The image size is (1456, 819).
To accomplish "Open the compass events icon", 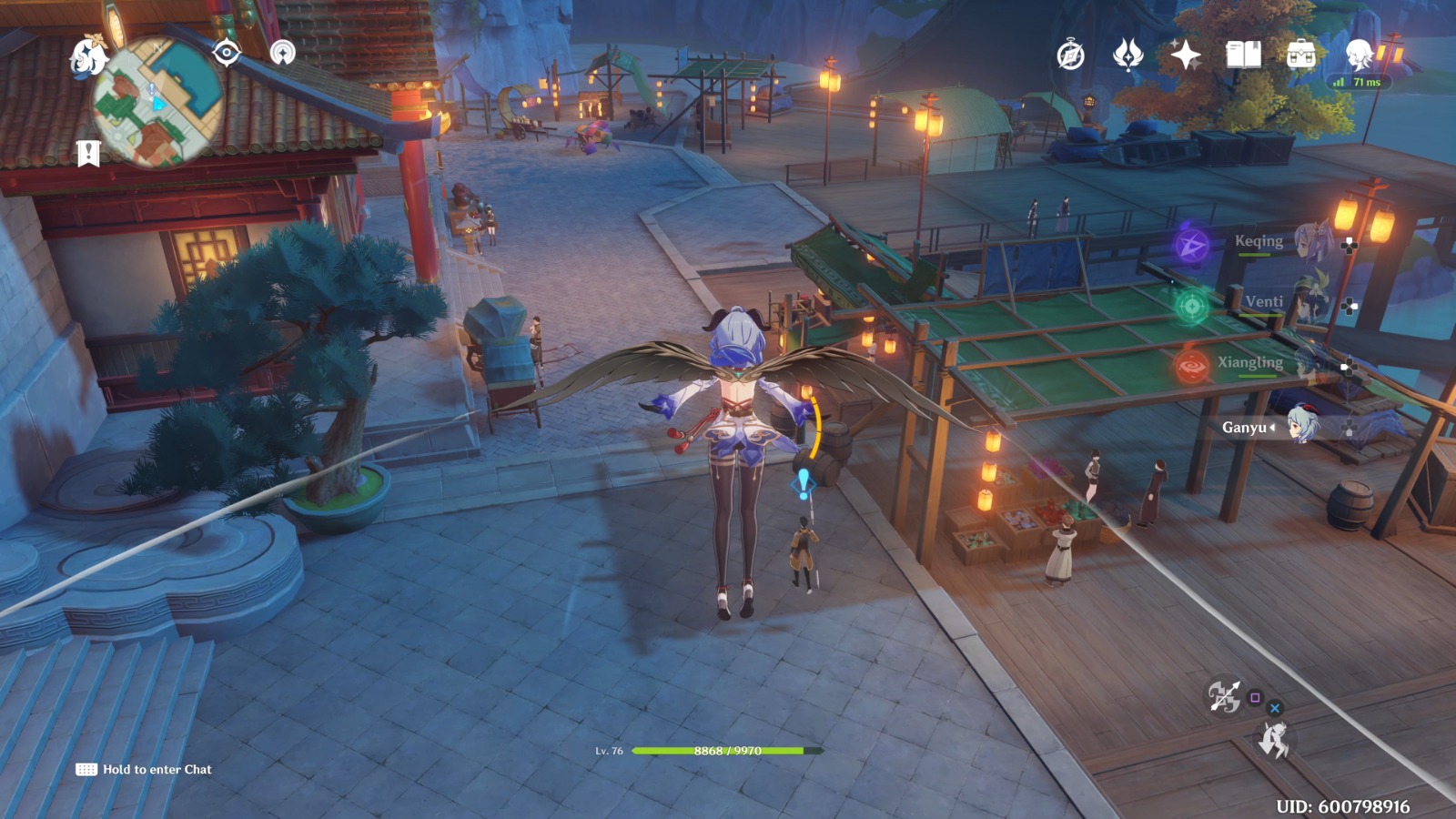I will point(1070,56).
